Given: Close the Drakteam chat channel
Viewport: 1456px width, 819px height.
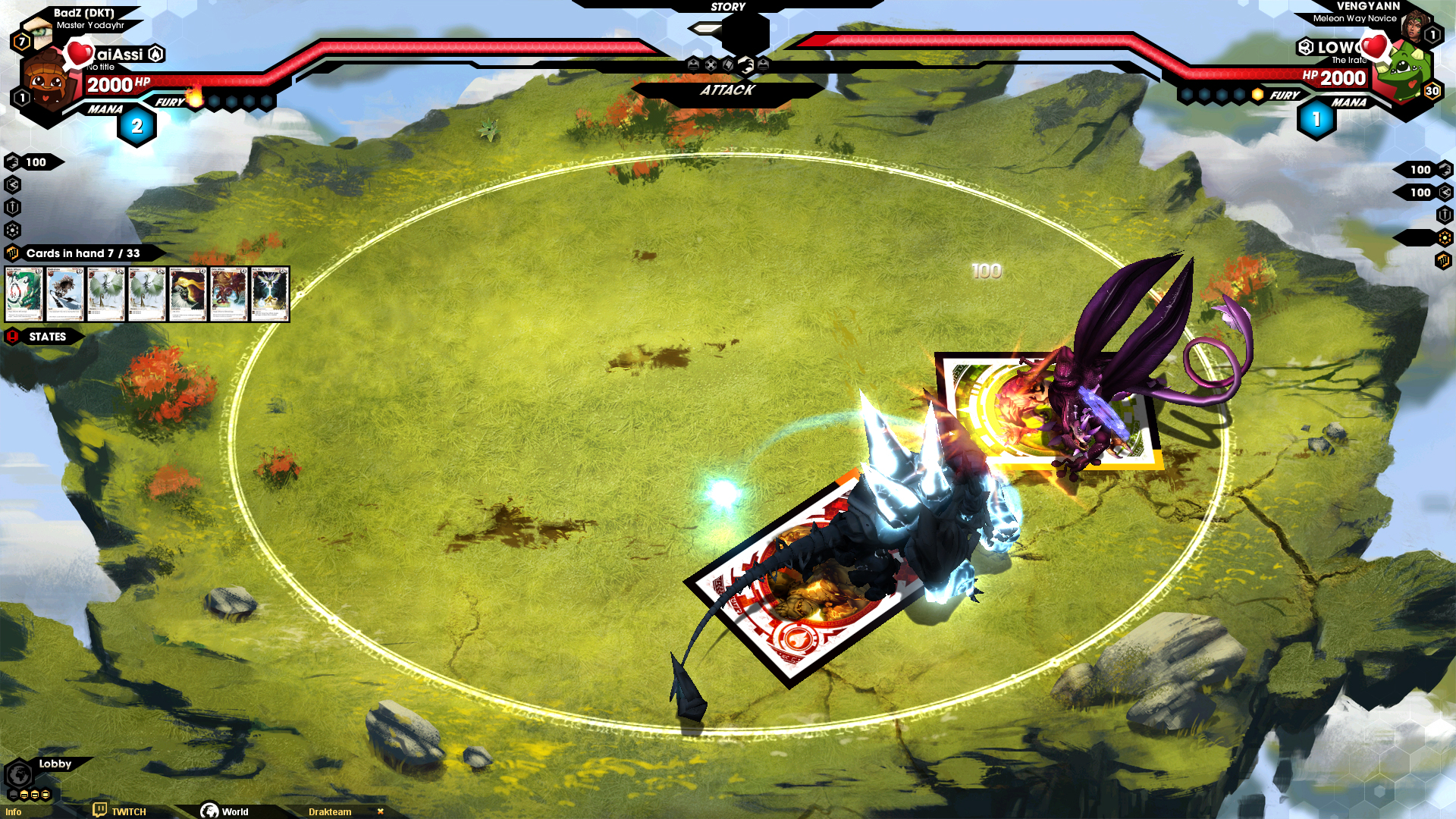Looking at the screenshot, I should (x=381, y=811).
